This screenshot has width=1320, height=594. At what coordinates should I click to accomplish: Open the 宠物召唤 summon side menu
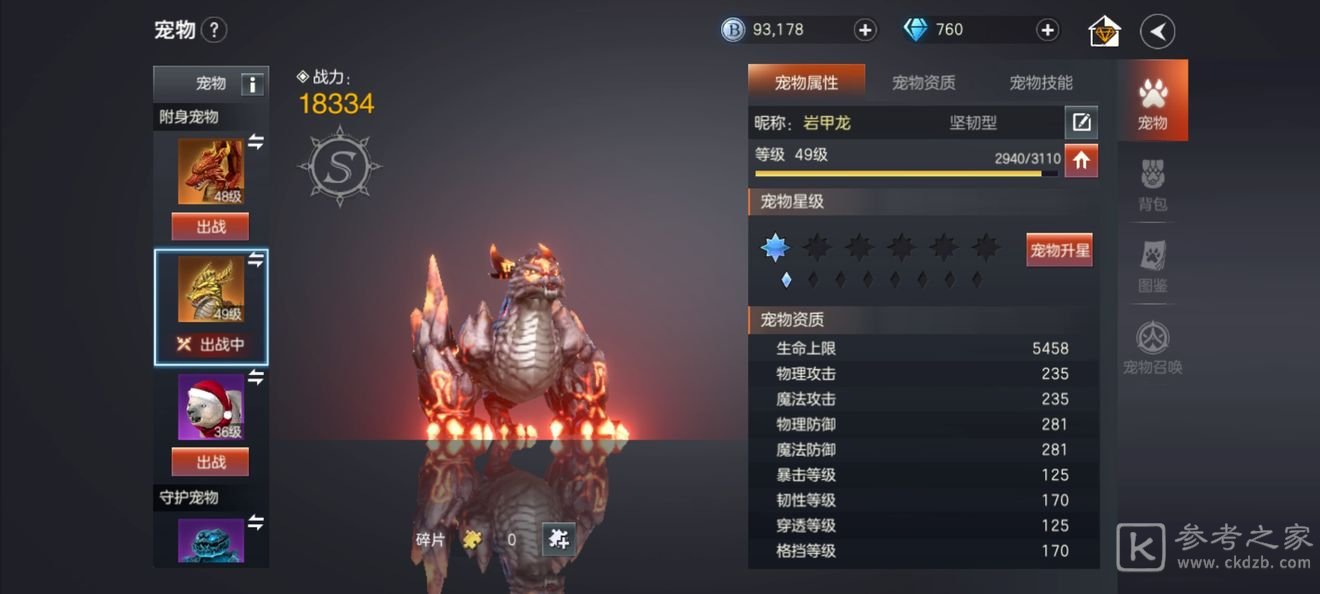click(1153, 348)
